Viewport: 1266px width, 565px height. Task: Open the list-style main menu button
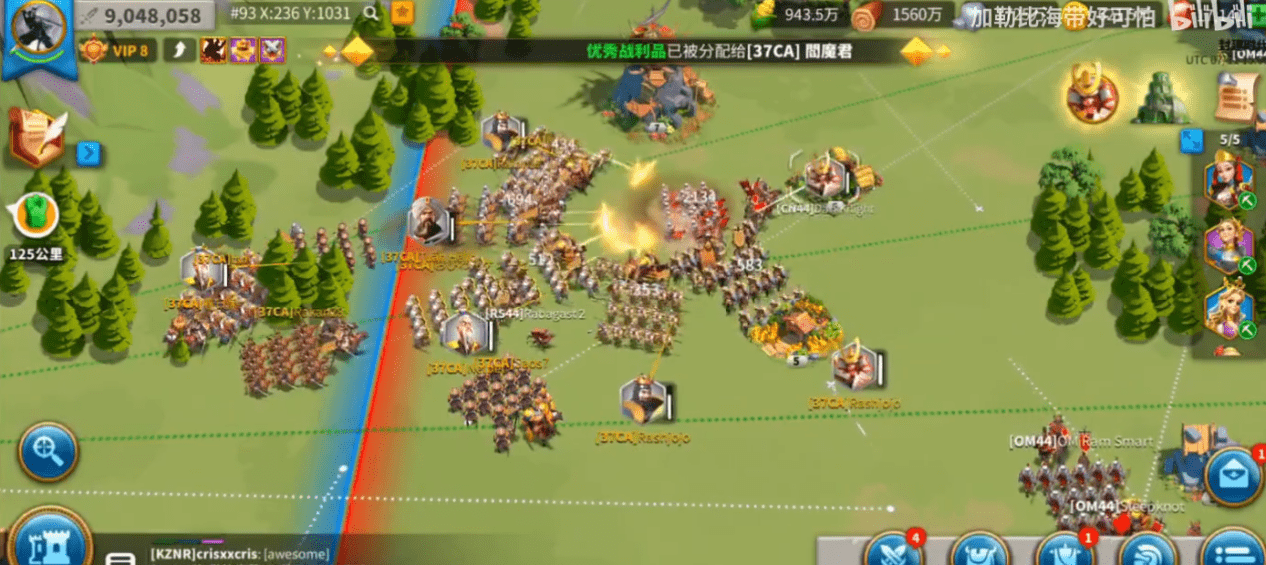point(1234,552)
